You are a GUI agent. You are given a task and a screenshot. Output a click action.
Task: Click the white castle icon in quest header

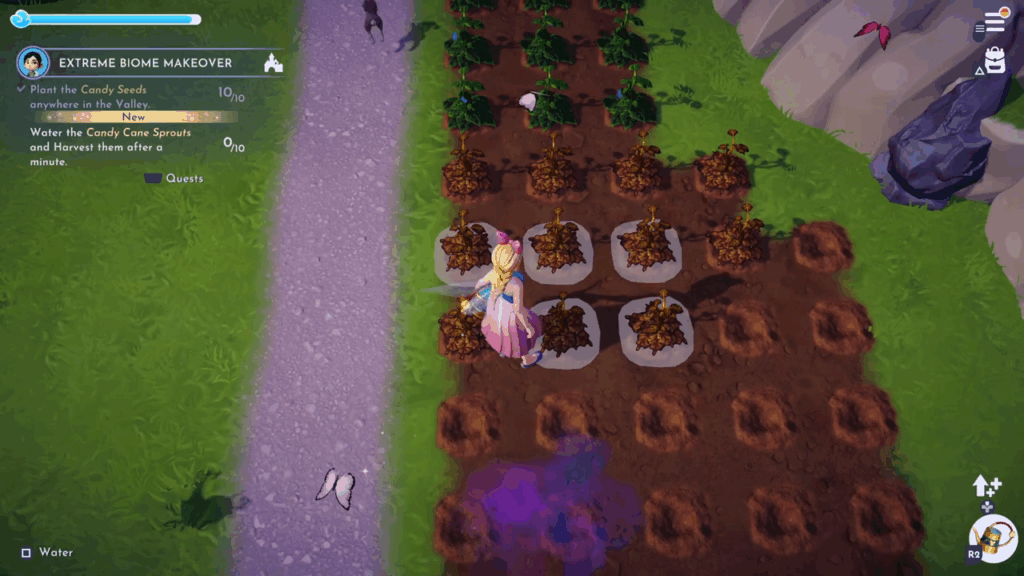click(273, 64)
